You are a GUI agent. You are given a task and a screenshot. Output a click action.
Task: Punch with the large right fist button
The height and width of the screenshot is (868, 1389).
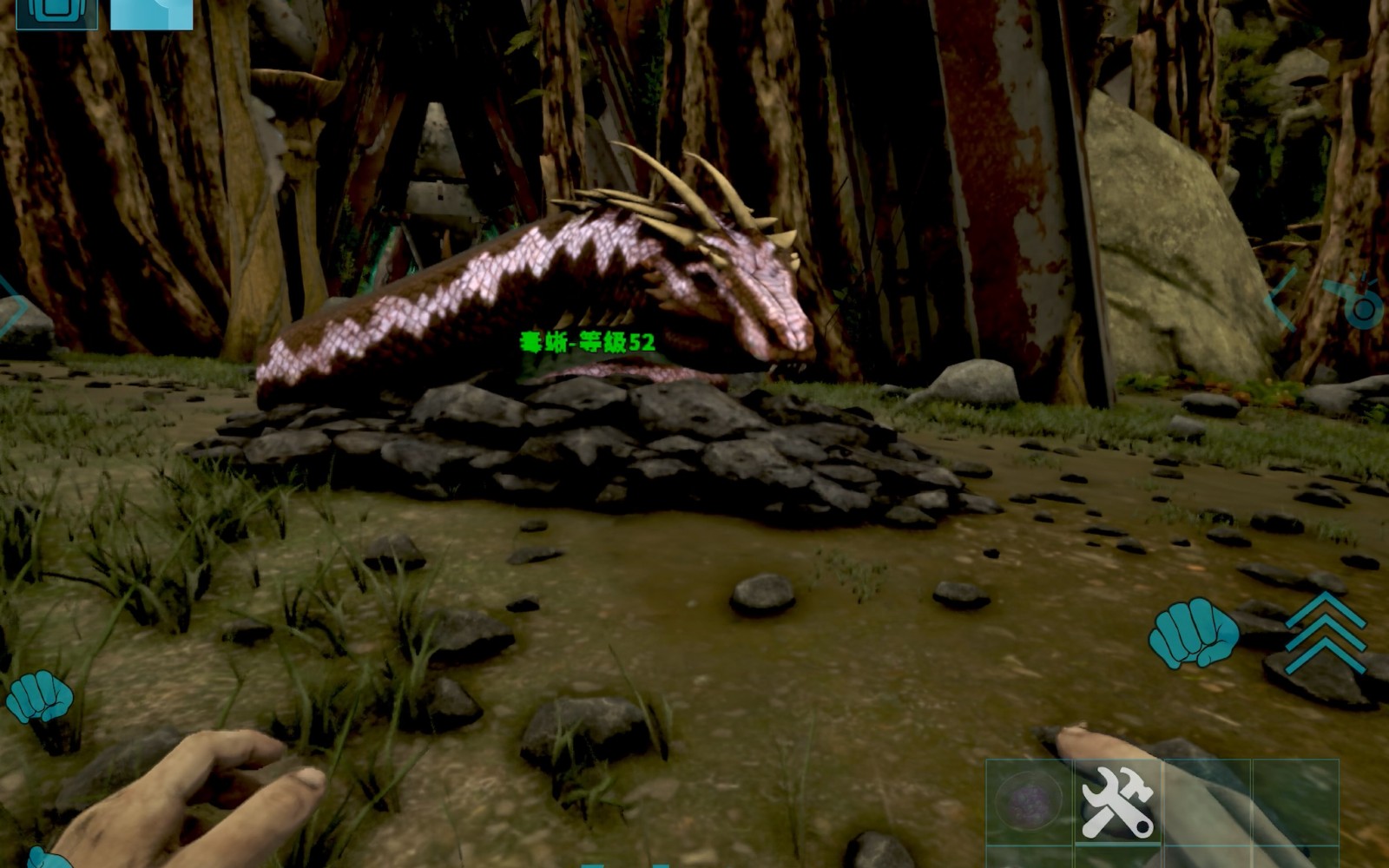[1193, 633]
